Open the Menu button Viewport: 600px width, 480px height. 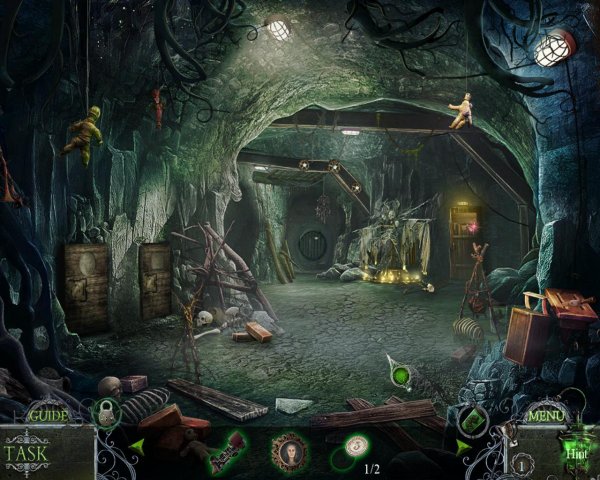[x=546, y=413]
